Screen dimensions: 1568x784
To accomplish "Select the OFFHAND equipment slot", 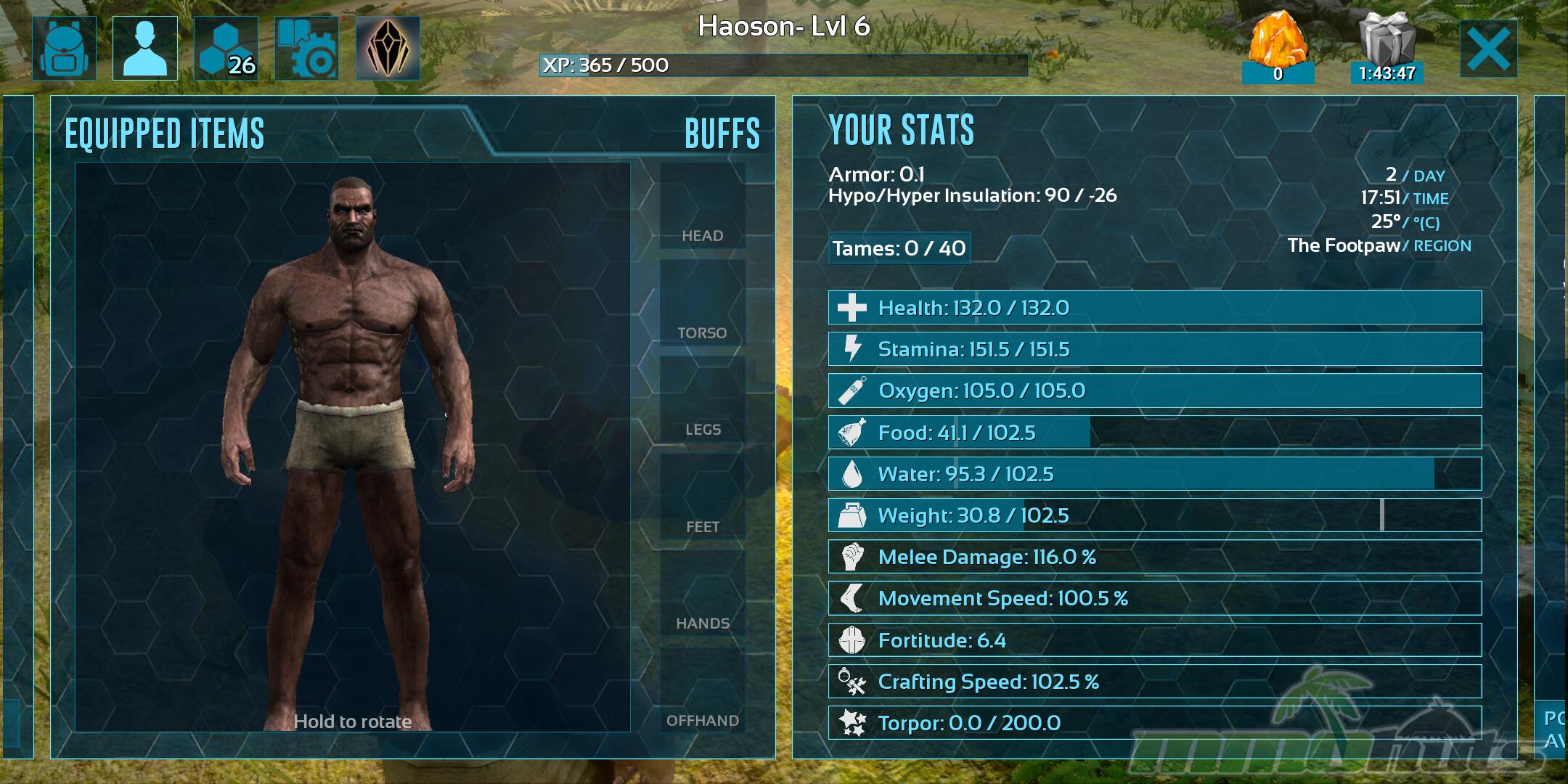I will point(703,691).
